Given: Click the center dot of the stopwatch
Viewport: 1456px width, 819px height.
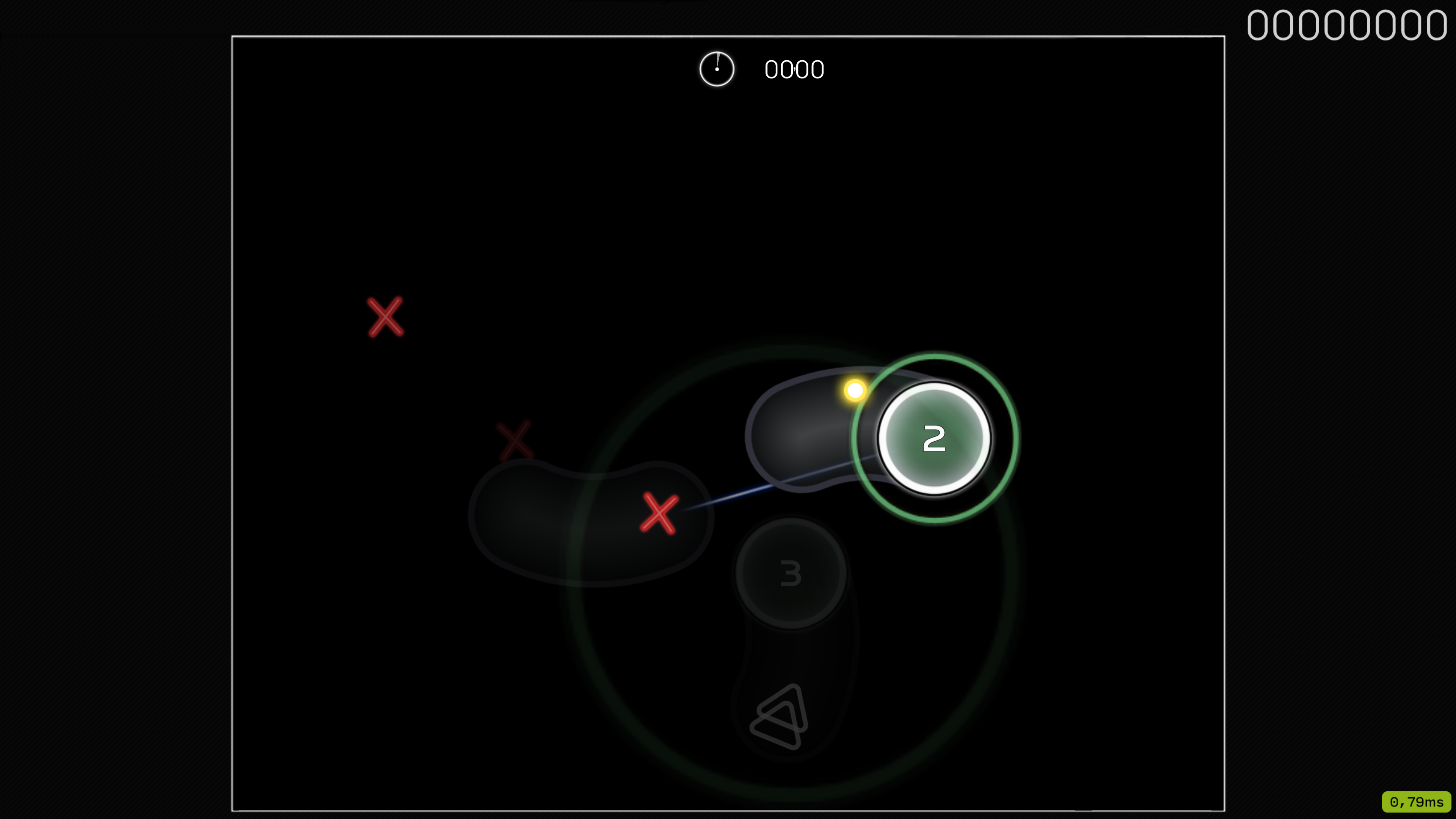Looking at the screenshot, I should click(717, 69).
